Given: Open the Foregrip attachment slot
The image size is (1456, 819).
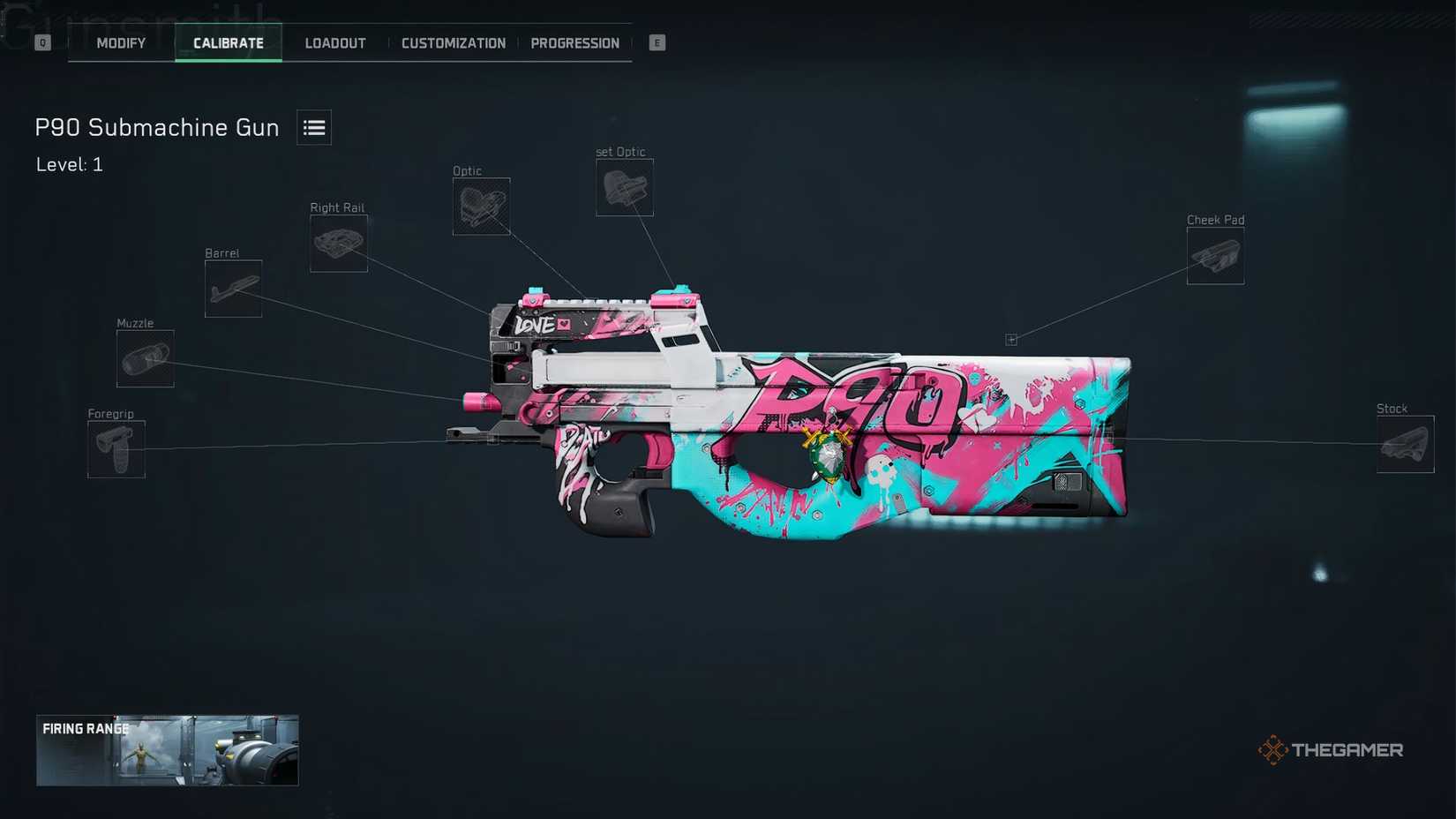Looking at the screenshot, I should pos(115,449).
